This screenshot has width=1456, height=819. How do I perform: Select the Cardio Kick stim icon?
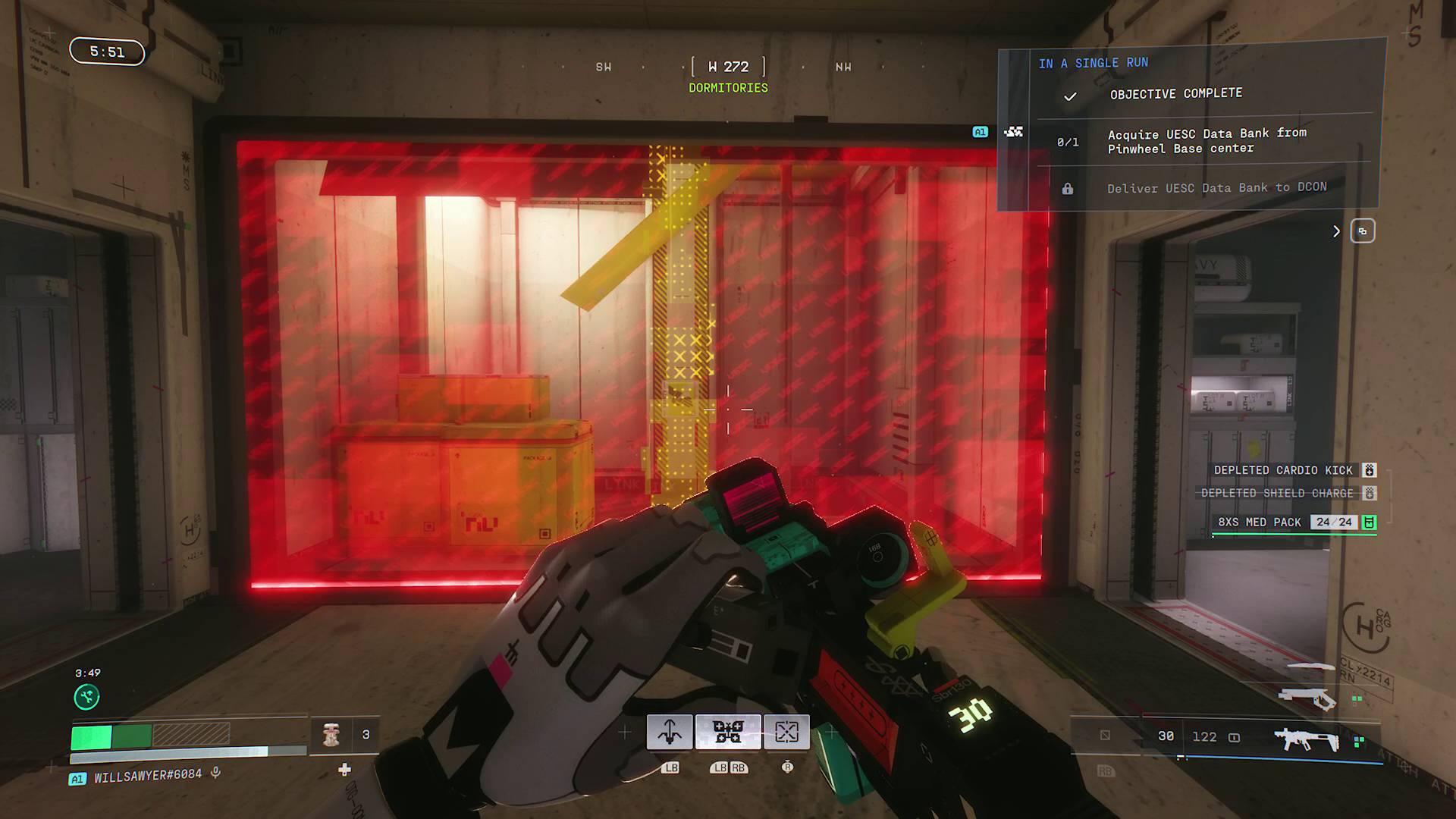1369,470
